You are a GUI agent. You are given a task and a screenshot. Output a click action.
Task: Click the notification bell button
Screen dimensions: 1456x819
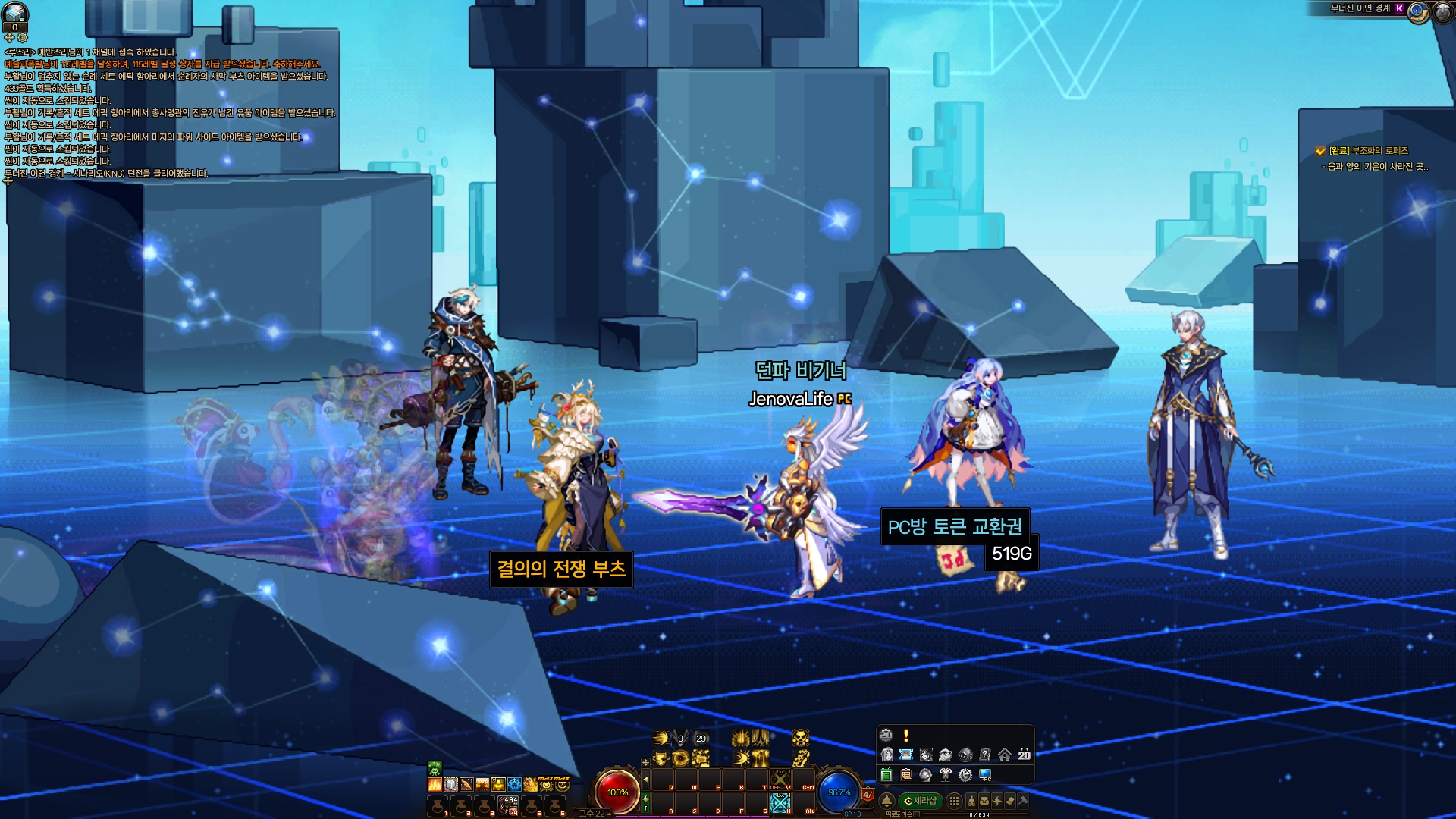(x=886, y=801)
